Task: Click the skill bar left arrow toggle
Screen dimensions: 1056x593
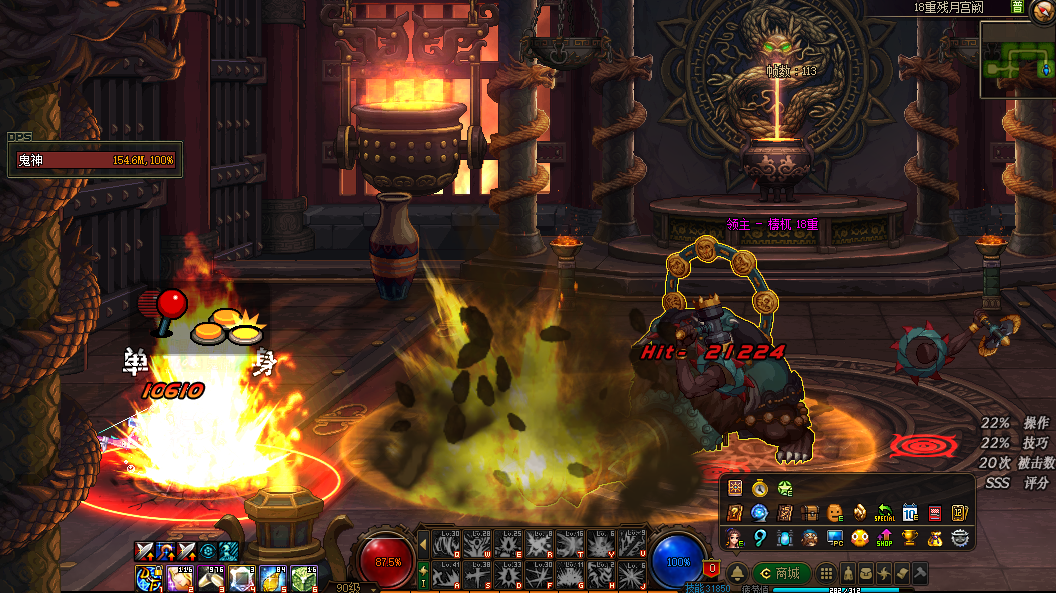Action: tap(423, 545)
